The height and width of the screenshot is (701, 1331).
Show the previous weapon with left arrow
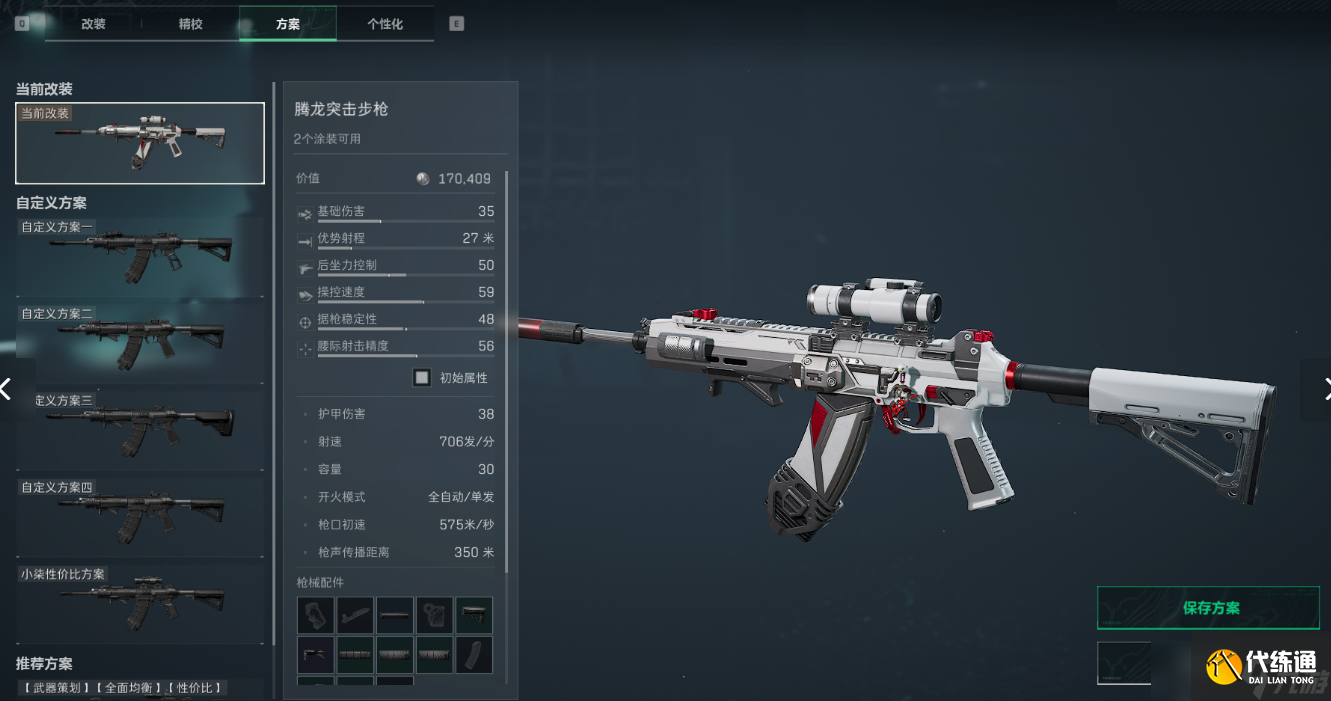coord(8,388)
